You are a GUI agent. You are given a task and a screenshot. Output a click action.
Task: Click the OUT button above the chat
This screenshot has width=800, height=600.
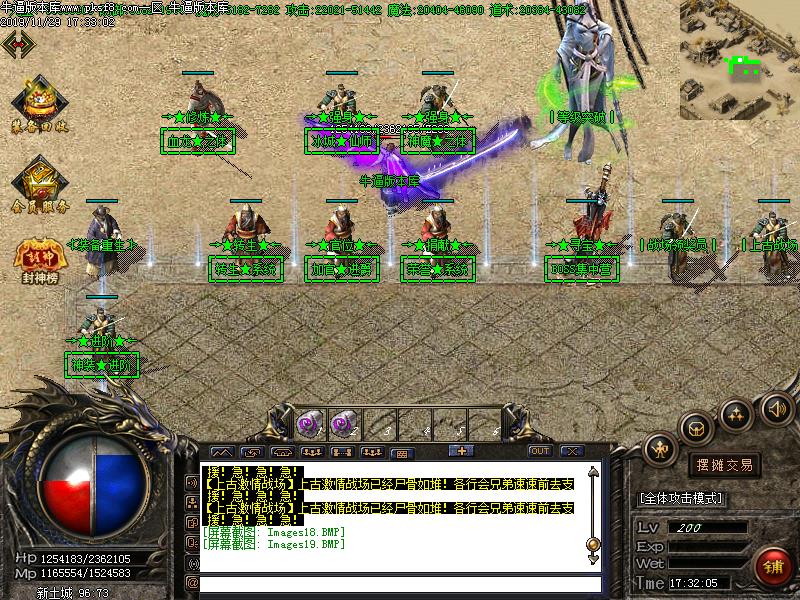pyautogui.click(x=540, y=451)
